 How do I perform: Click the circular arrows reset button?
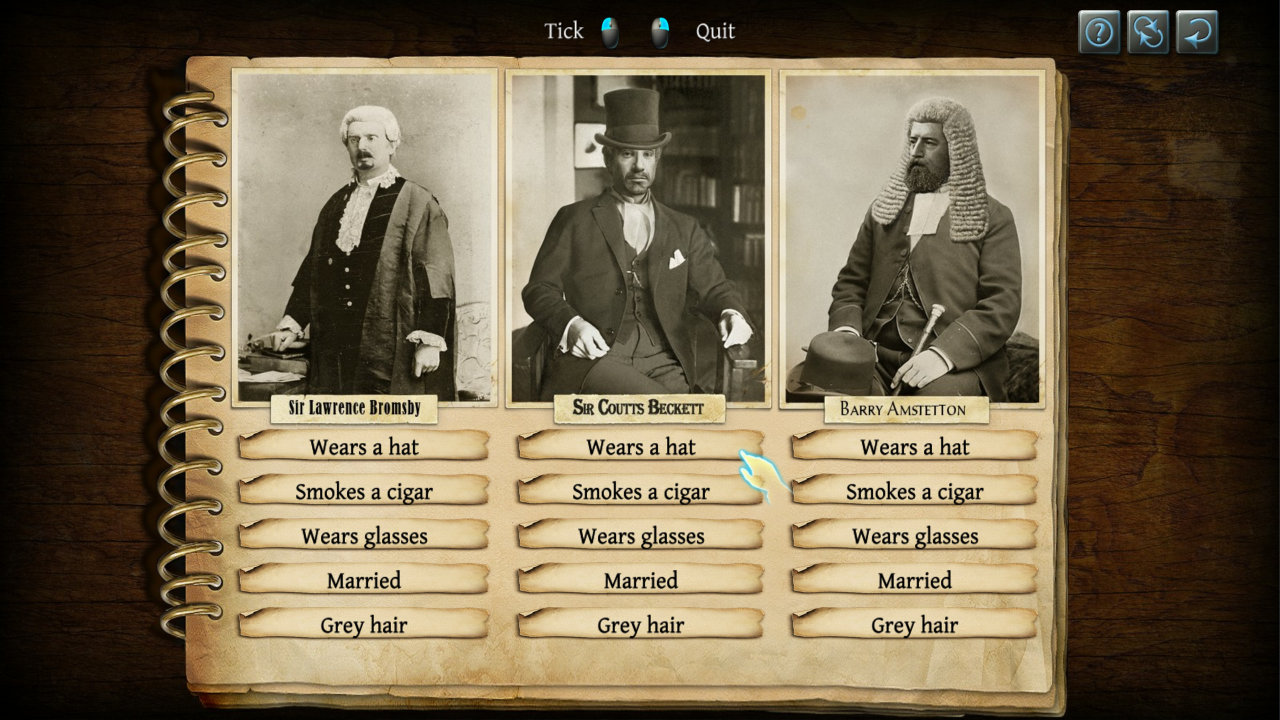pyautogui.click(x=1148, y=32)
